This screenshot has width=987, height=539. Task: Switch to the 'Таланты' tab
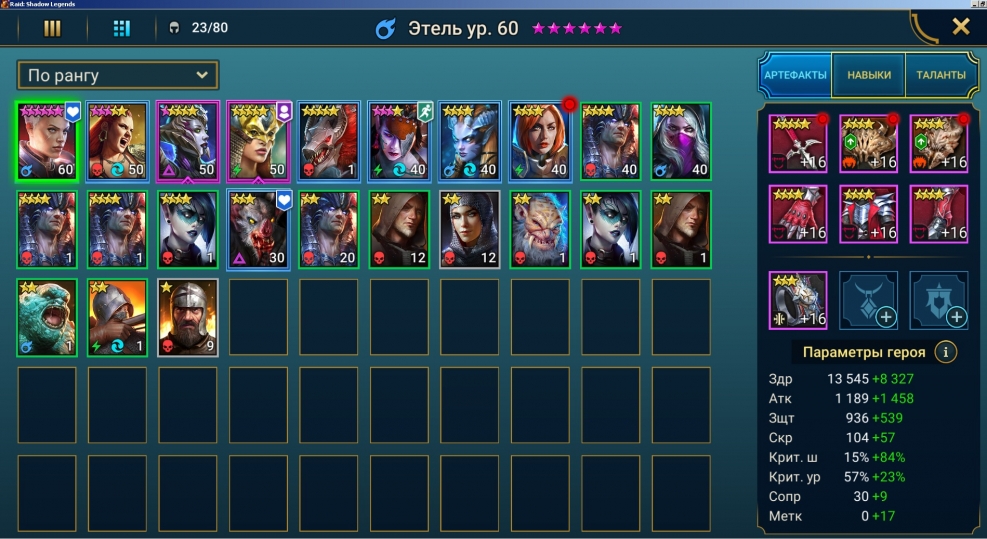(x=941, y=75)
